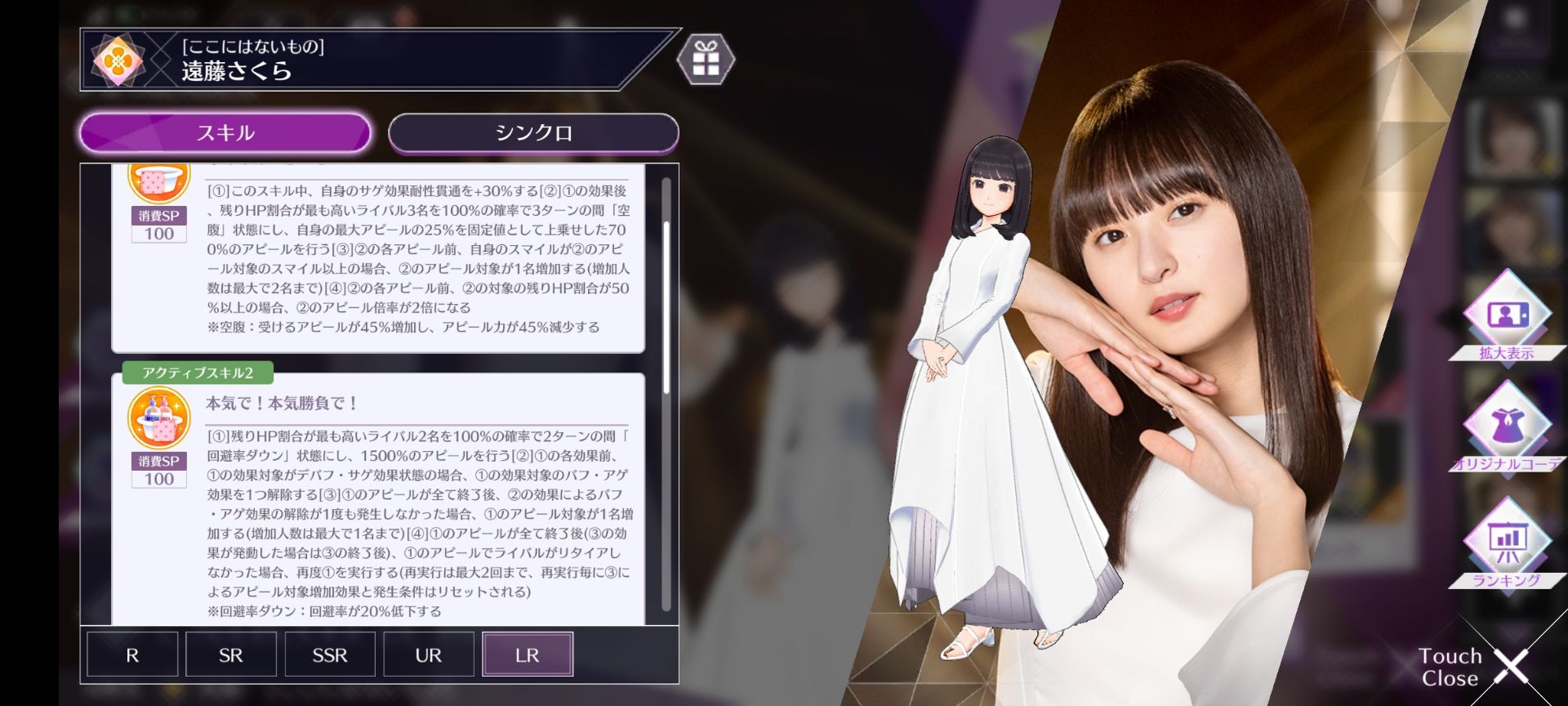Select the スキル tab
Image resolution: width=1568 pixels, height=706 pixels.
[223, 132]
